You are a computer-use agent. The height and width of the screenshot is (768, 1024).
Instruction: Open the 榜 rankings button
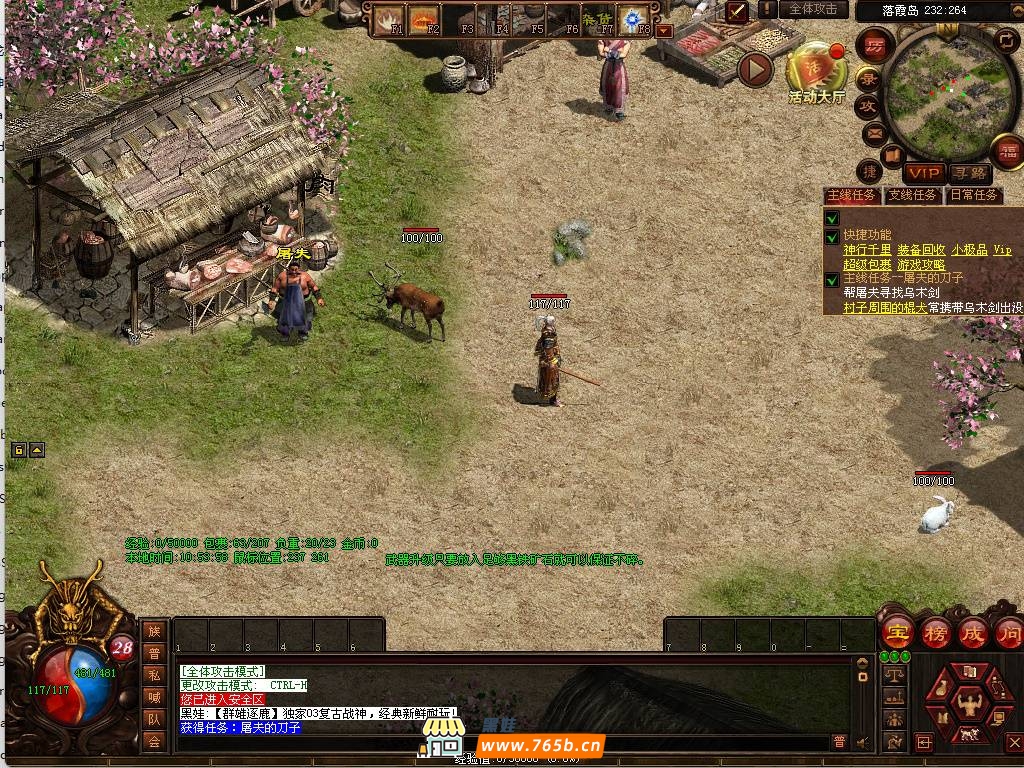(x=936, y=632)
